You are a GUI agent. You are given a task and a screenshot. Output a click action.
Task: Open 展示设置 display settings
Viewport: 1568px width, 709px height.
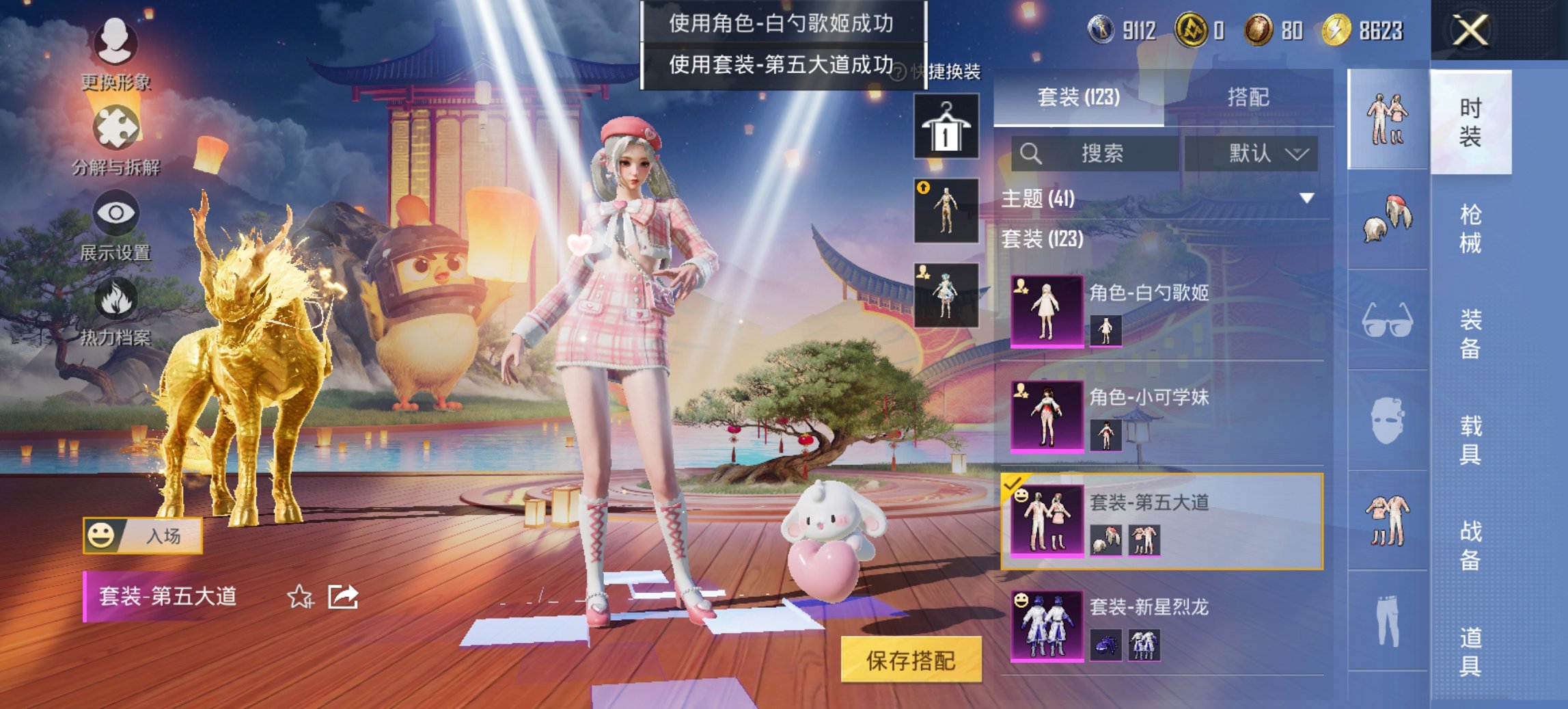pos(115,232)
